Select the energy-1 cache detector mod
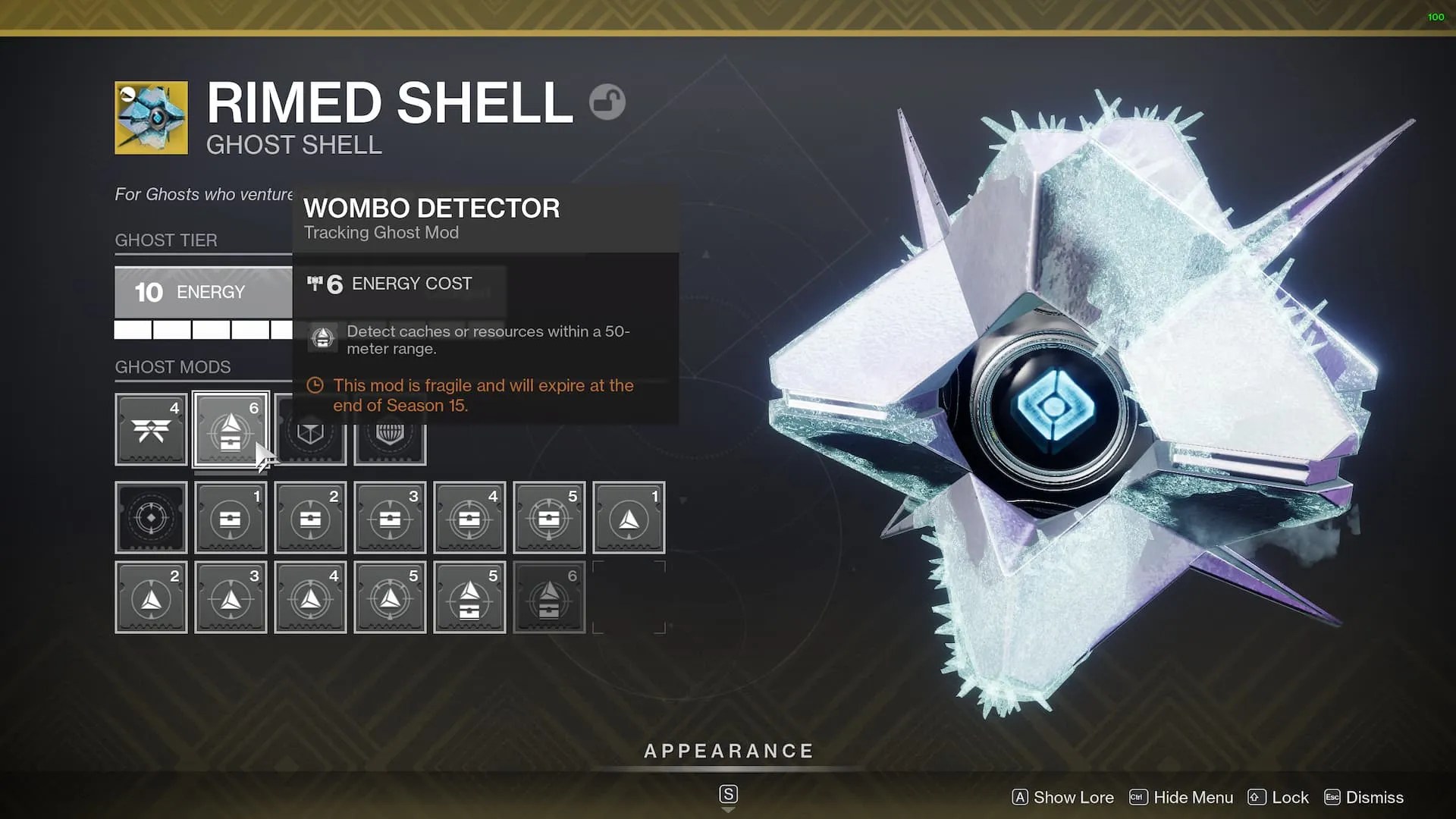 pyautogui.click(x=231, y=518)
